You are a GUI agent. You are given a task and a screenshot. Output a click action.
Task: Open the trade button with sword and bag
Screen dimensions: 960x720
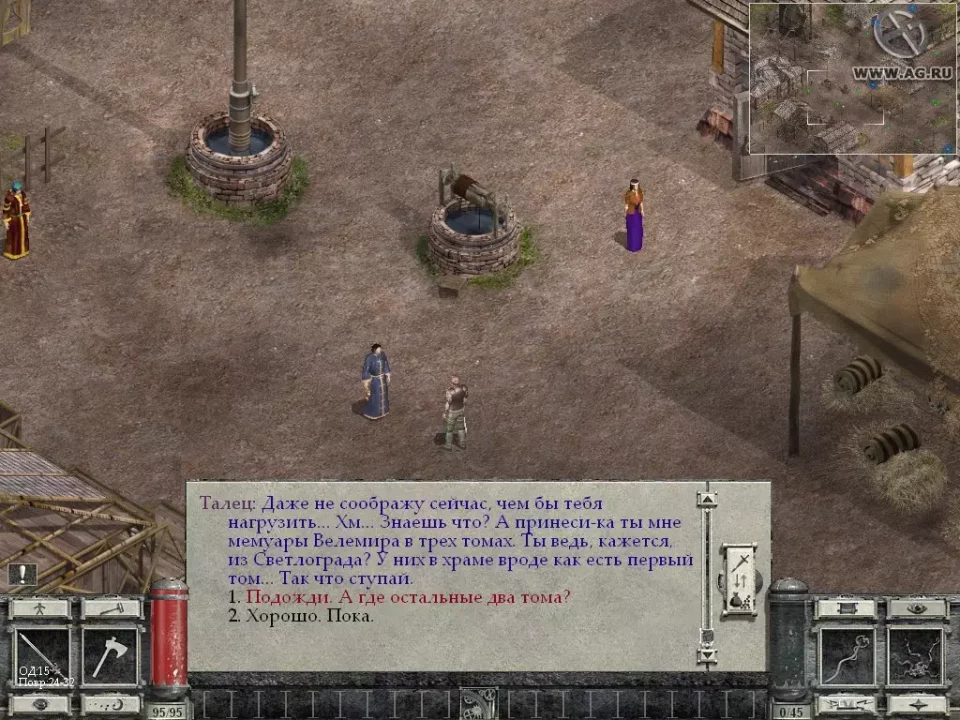[739, 579]
